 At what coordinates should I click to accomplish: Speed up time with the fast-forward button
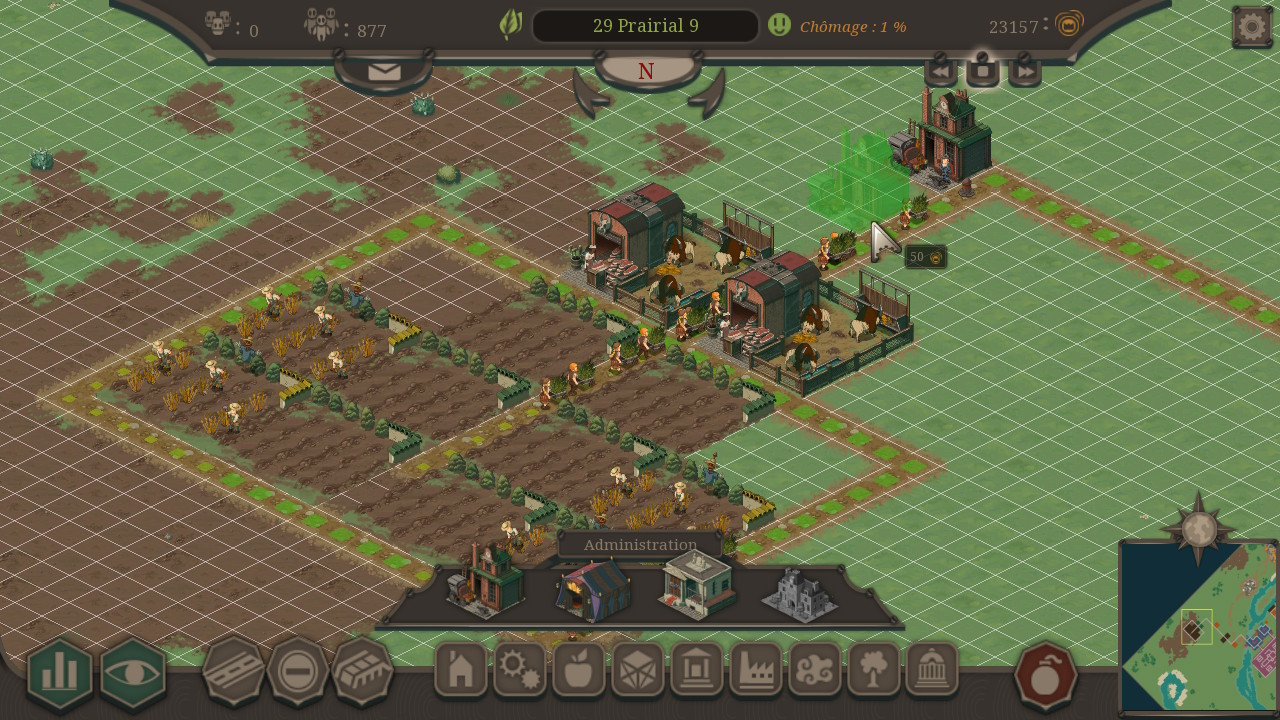tap(1025, 72)
